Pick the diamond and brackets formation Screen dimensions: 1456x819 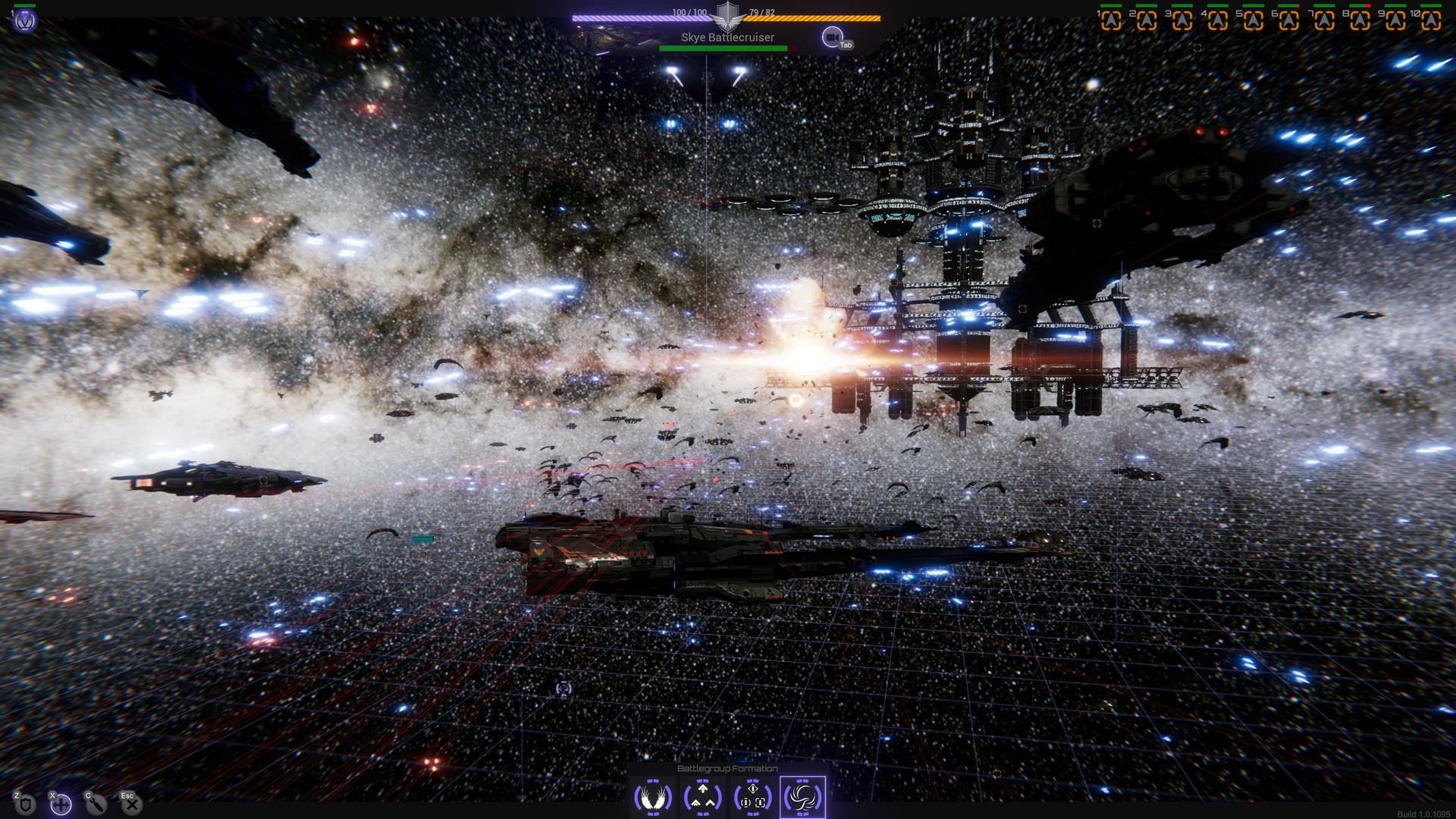point(752,797)
